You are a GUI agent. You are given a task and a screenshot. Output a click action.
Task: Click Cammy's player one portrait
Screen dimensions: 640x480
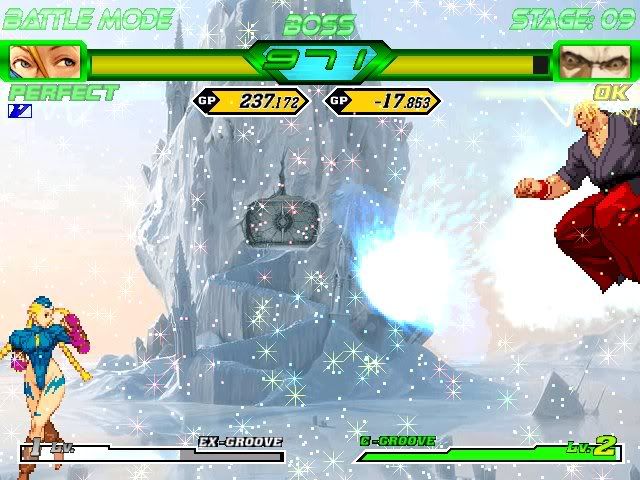[44, 62]
